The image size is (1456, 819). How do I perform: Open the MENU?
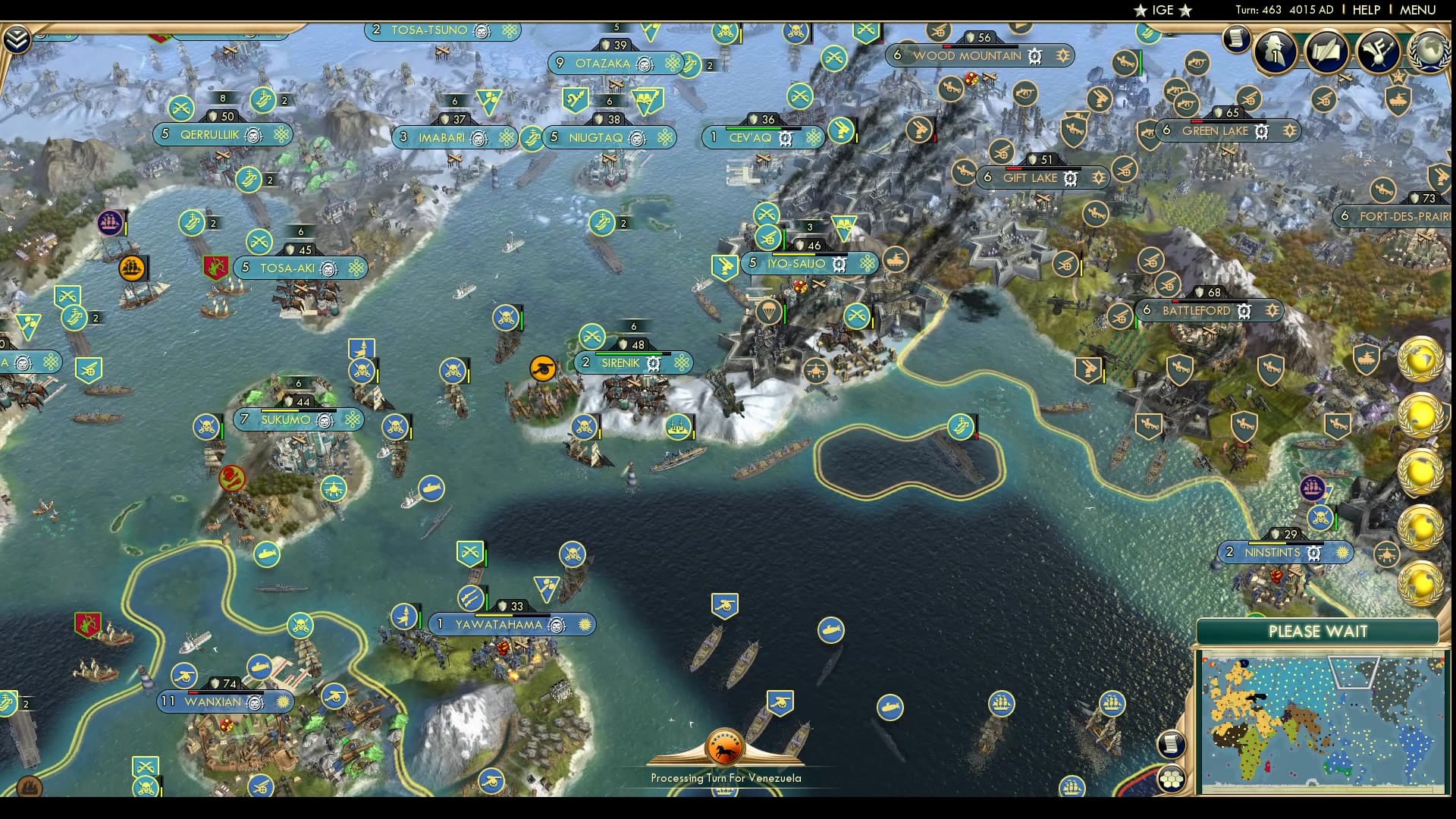1420,10
